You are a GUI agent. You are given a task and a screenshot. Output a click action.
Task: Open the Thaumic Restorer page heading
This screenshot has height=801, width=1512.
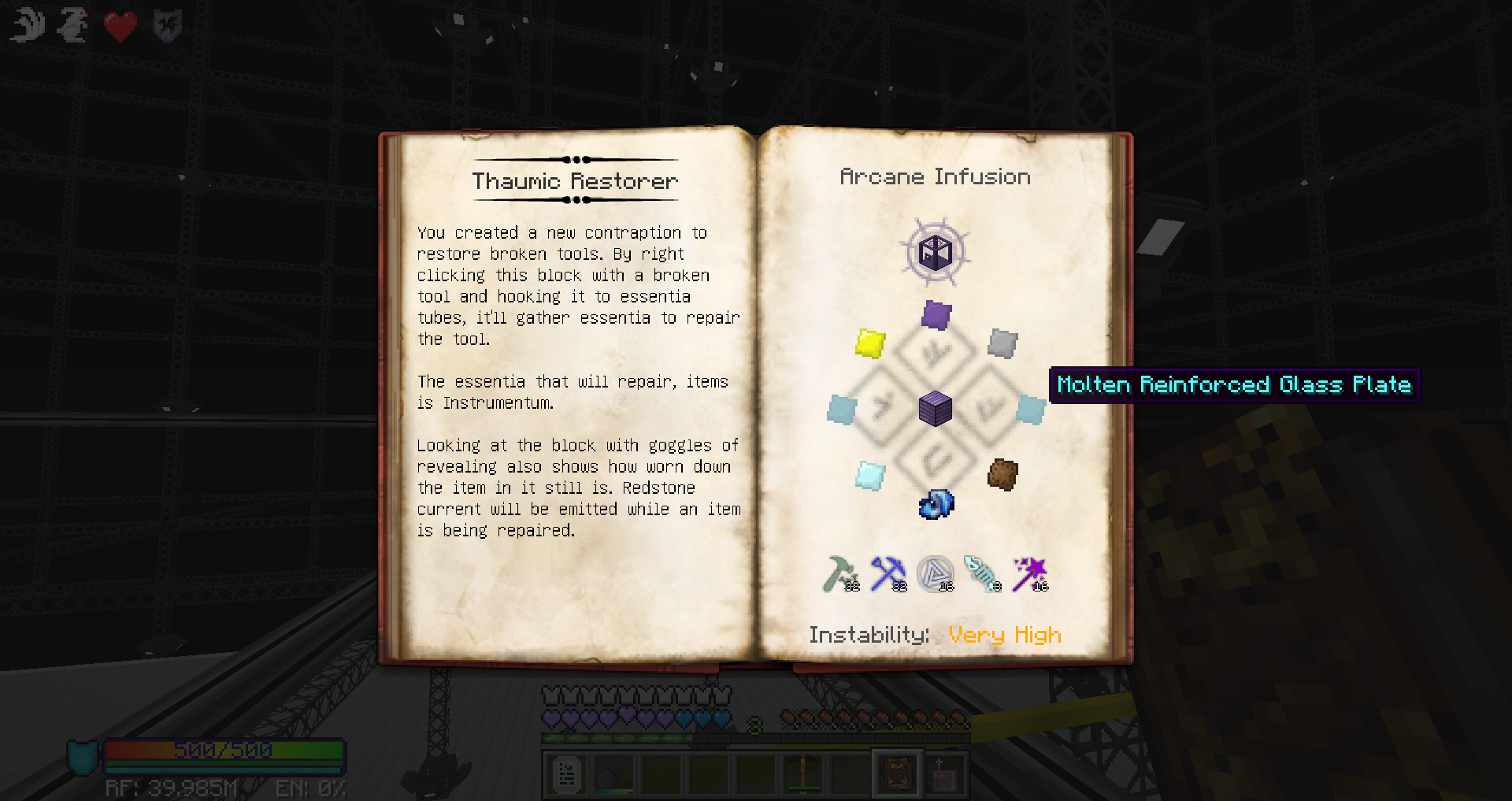[575, 180]
